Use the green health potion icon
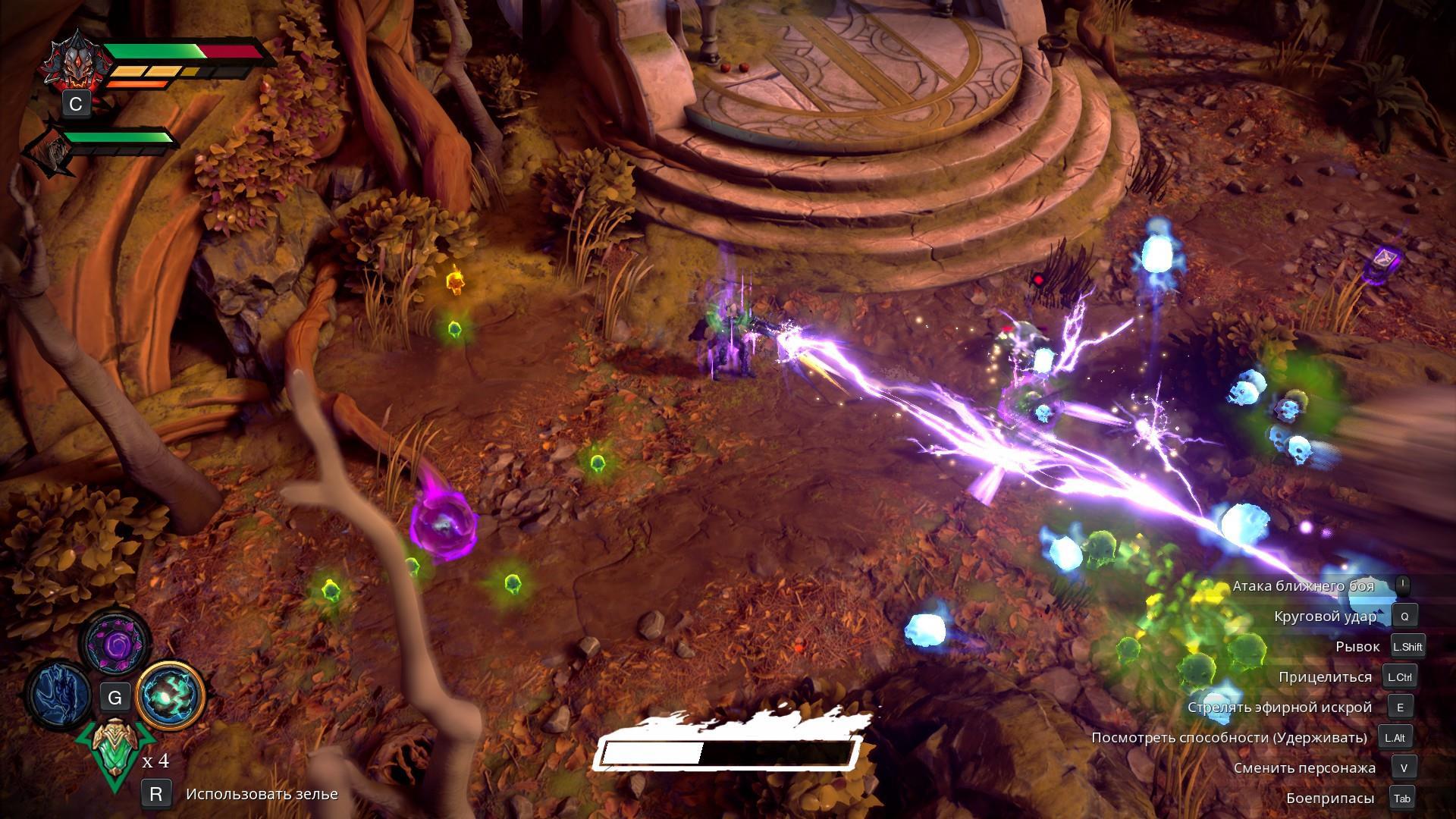Screen dimensions: 1456x819 tap(115, 751)
